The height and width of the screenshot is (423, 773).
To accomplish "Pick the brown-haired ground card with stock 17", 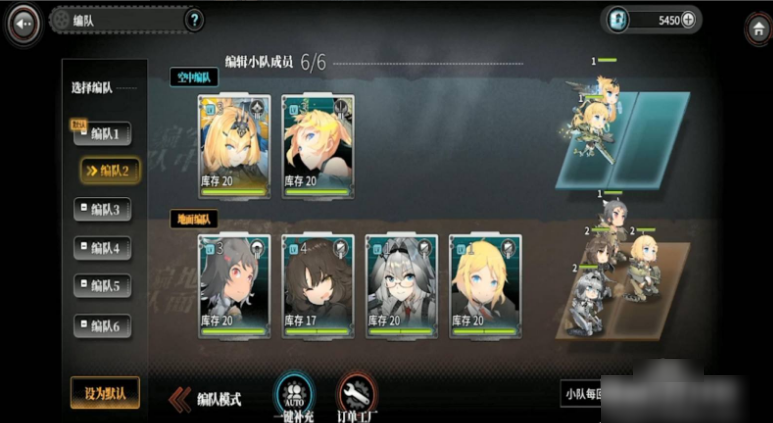I will 318,287.
